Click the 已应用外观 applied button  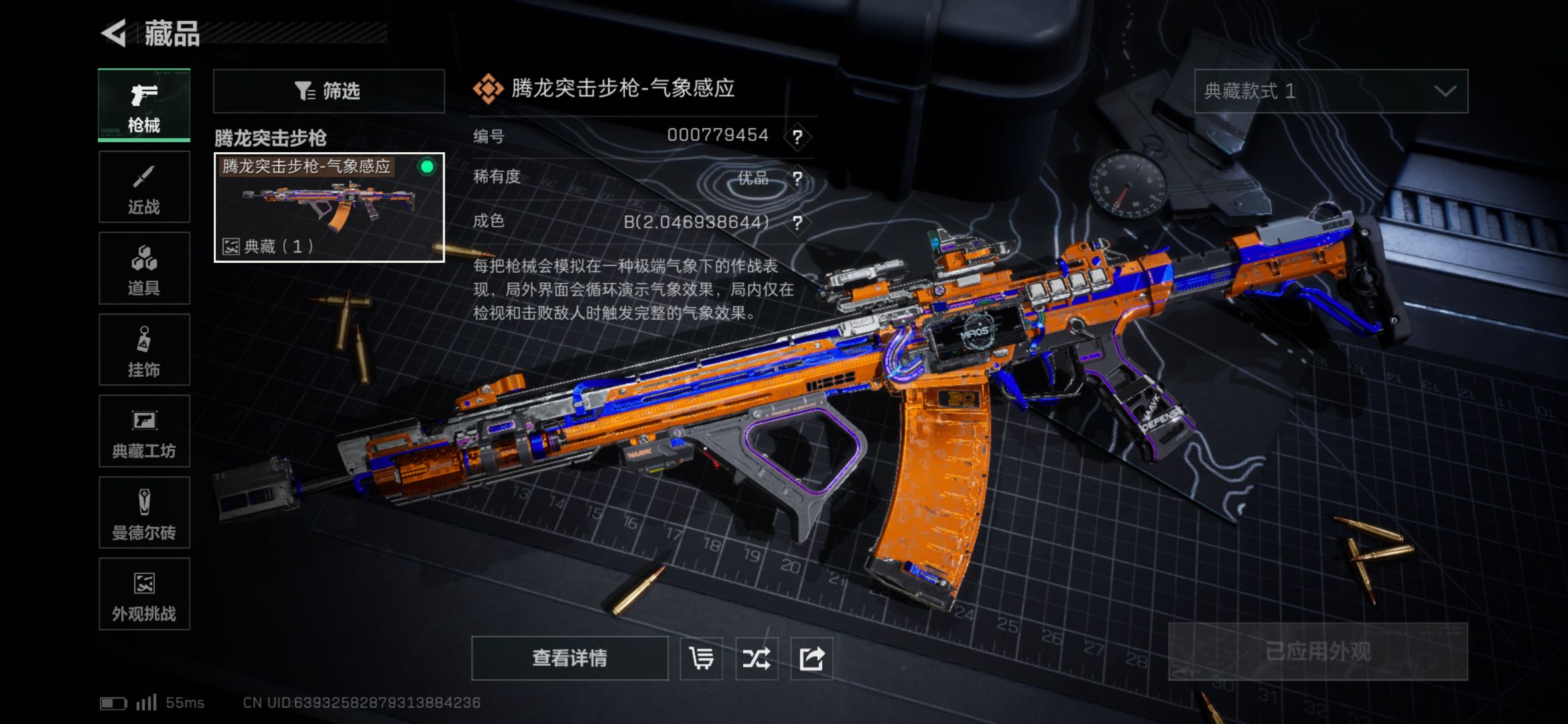[x=1317, y=652]
